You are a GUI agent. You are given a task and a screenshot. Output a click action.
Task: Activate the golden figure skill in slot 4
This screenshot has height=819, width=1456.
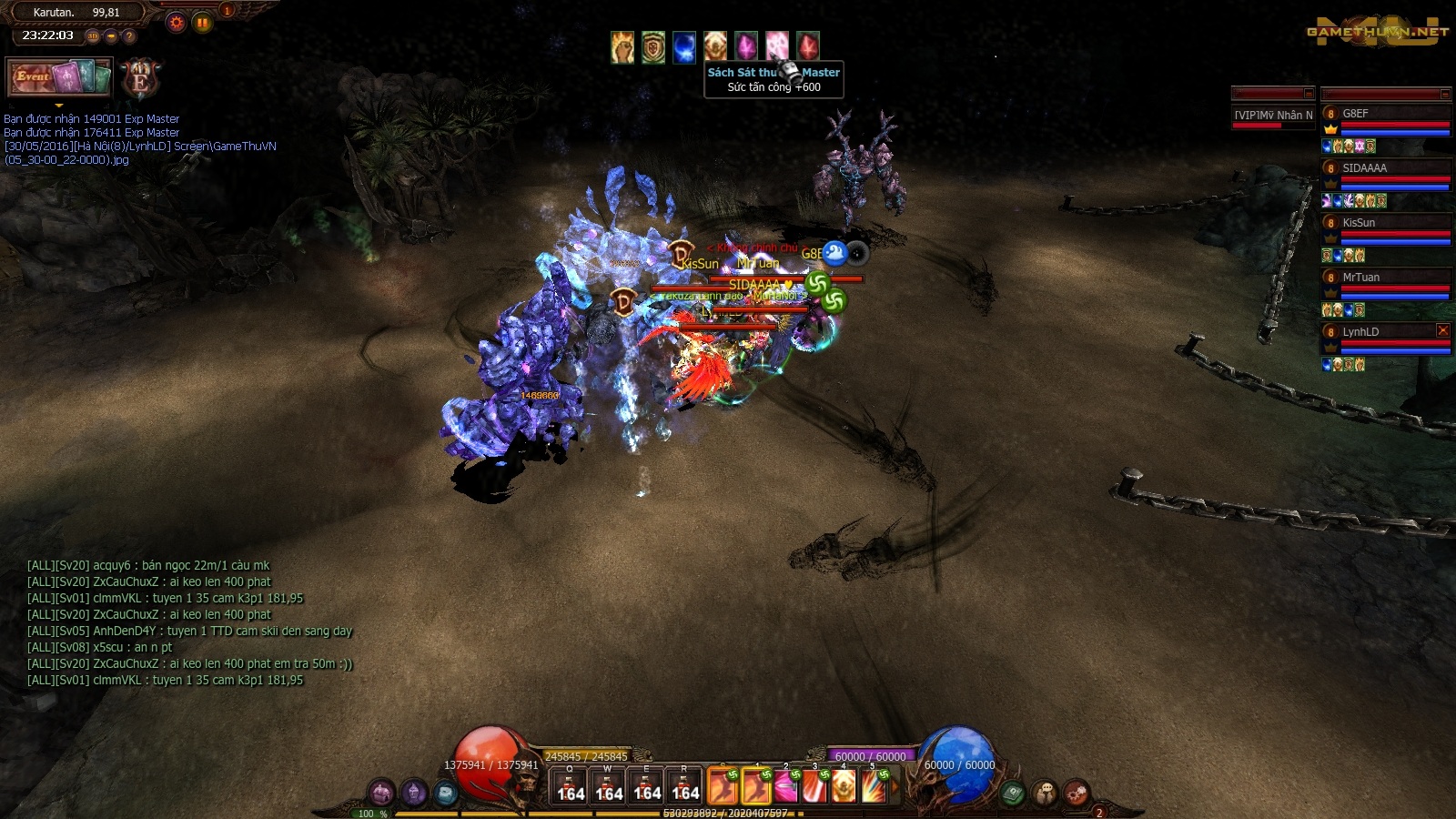pyautogui.click(x=844, y=787)
